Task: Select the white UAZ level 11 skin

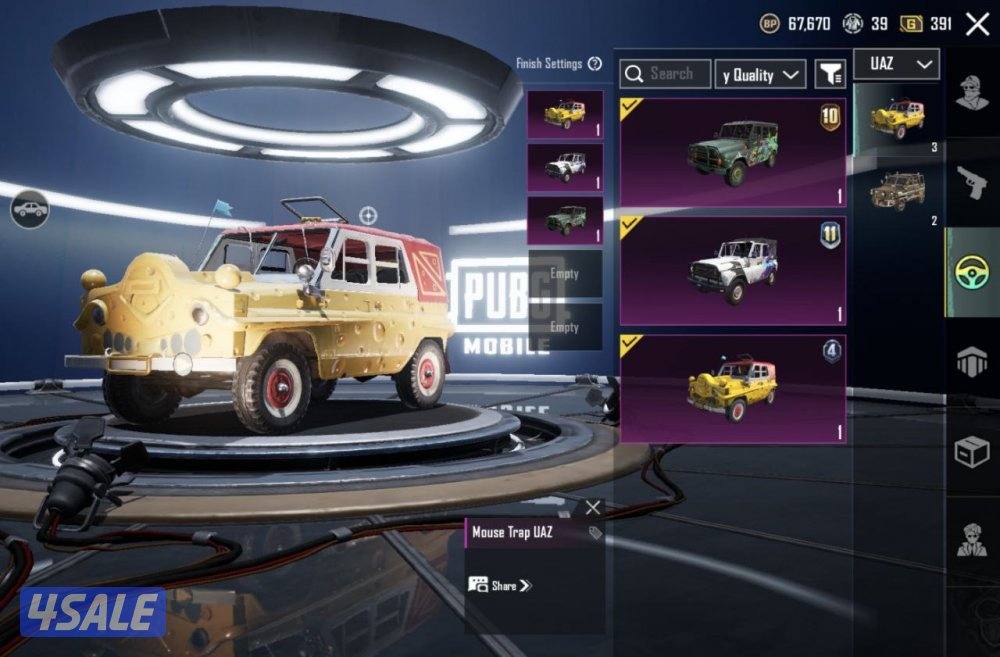Action: coord(733,270)
